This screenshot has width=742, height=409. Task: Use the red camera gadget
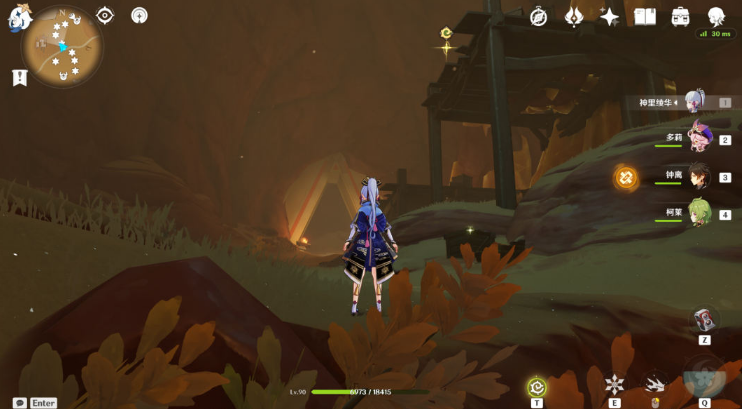click(x=704, y=320)
